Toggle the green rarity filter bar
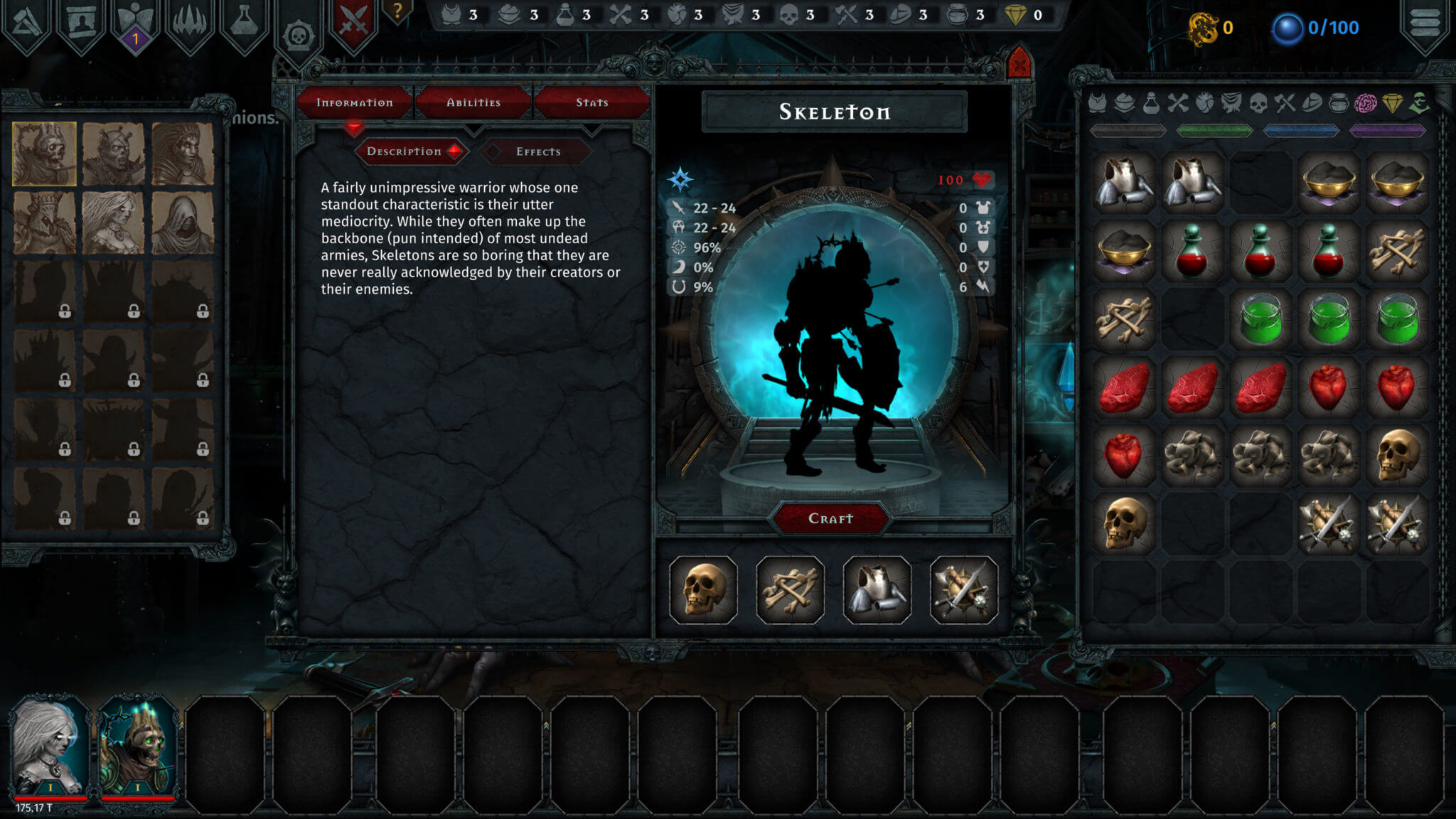 (x=1216, y=130)
